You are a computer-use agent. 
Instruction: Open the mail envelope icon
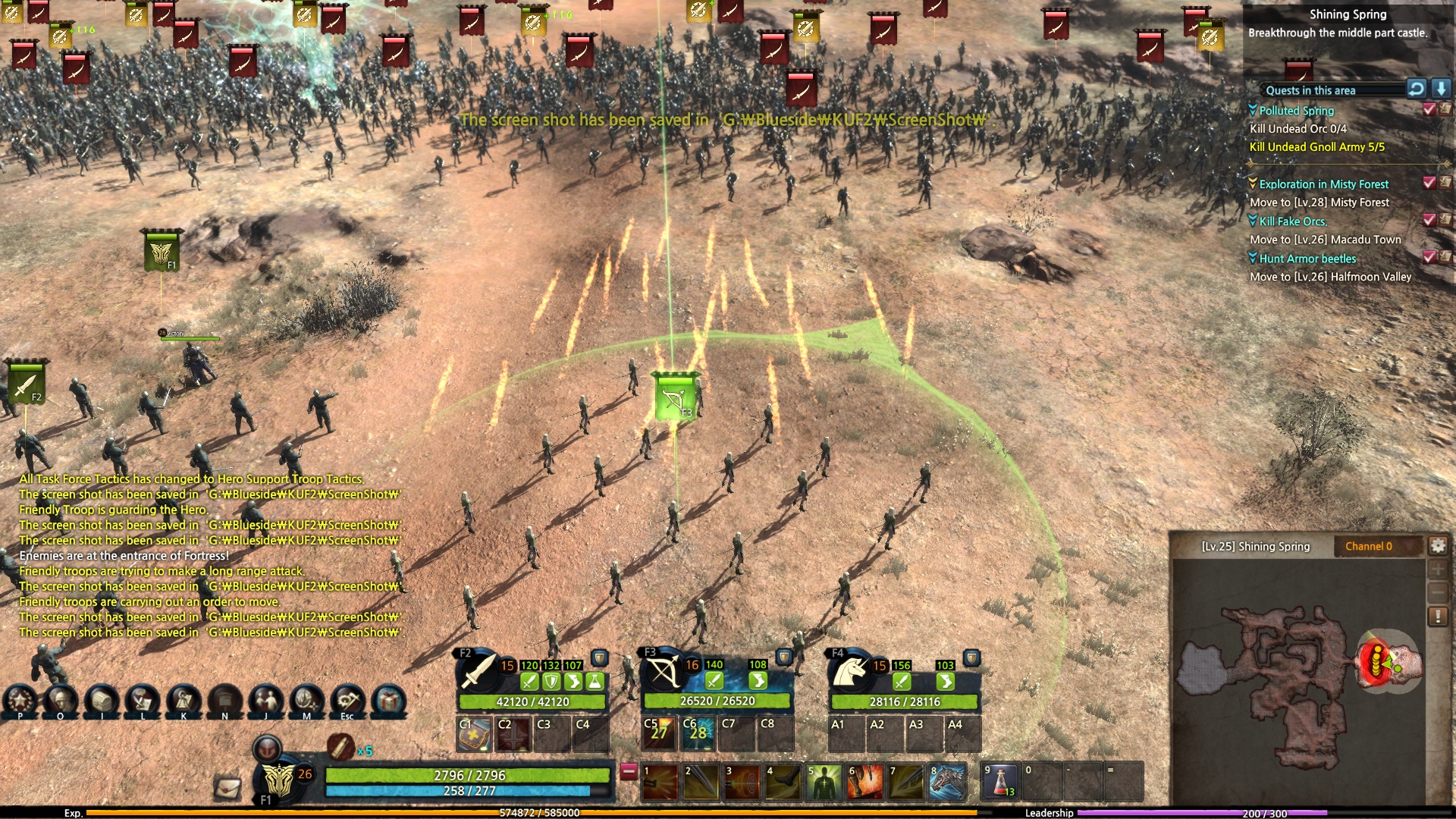[x=227, y=788]
